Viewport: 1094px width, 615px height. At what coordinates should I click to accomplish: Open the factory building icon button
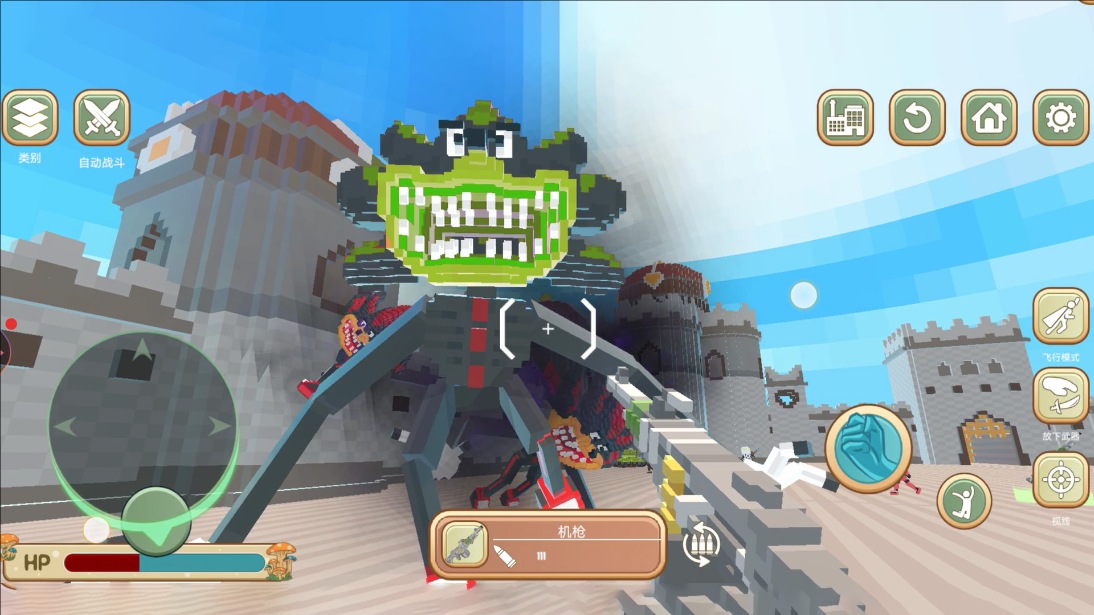click(845, 118)
